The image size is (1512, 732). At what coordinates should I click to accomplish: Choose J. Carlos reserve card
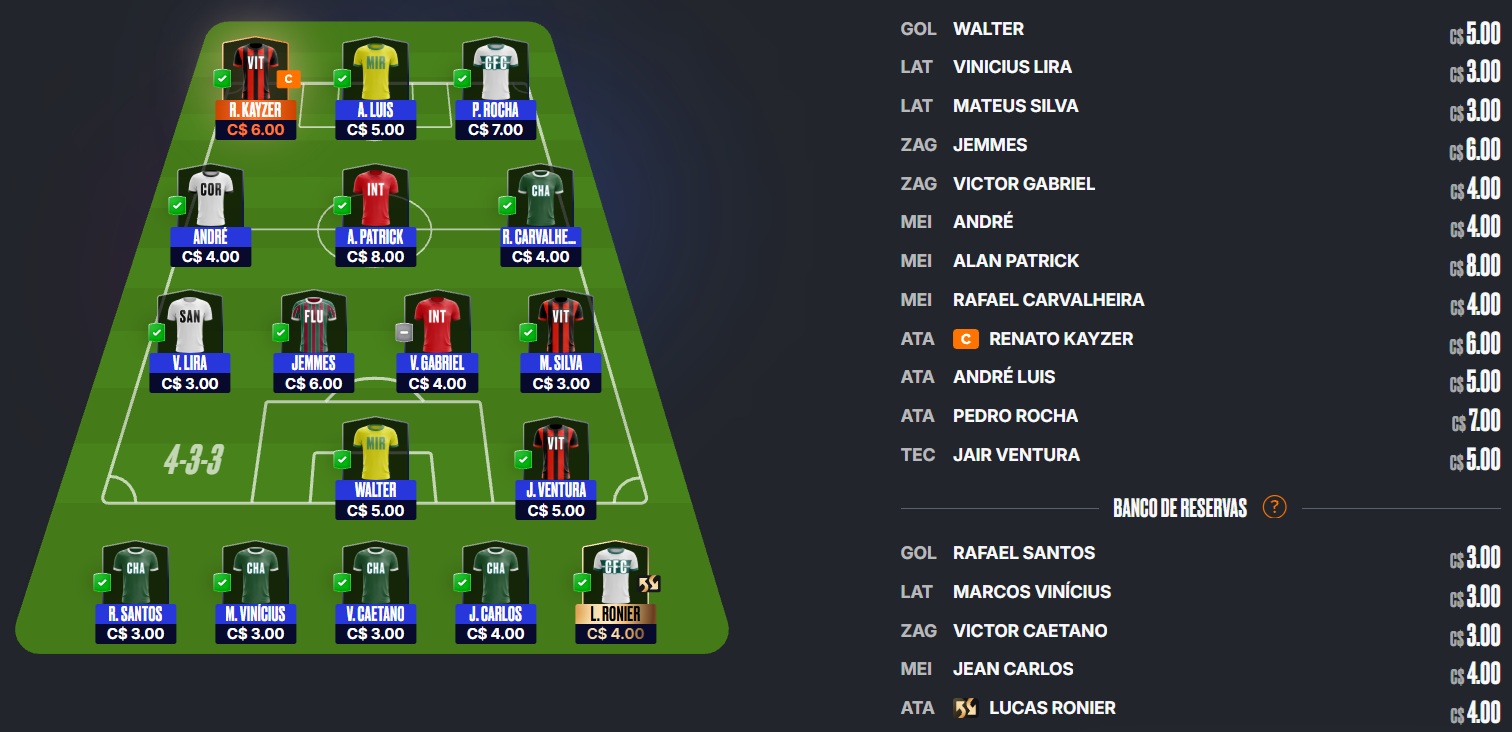pos(495,592)
